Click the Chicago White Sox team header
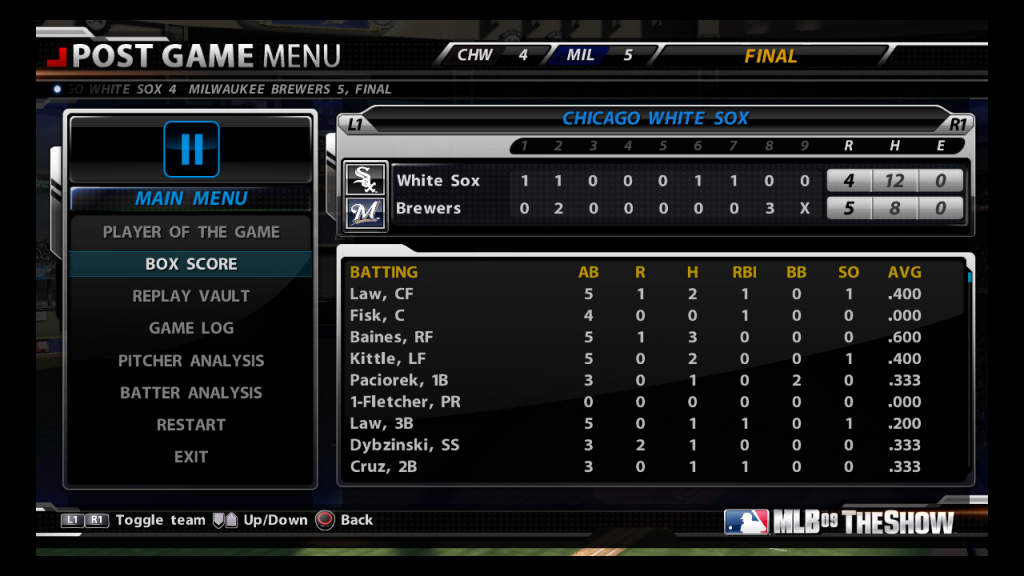This screenshot has height=576, width=1024. pos(655,119)
